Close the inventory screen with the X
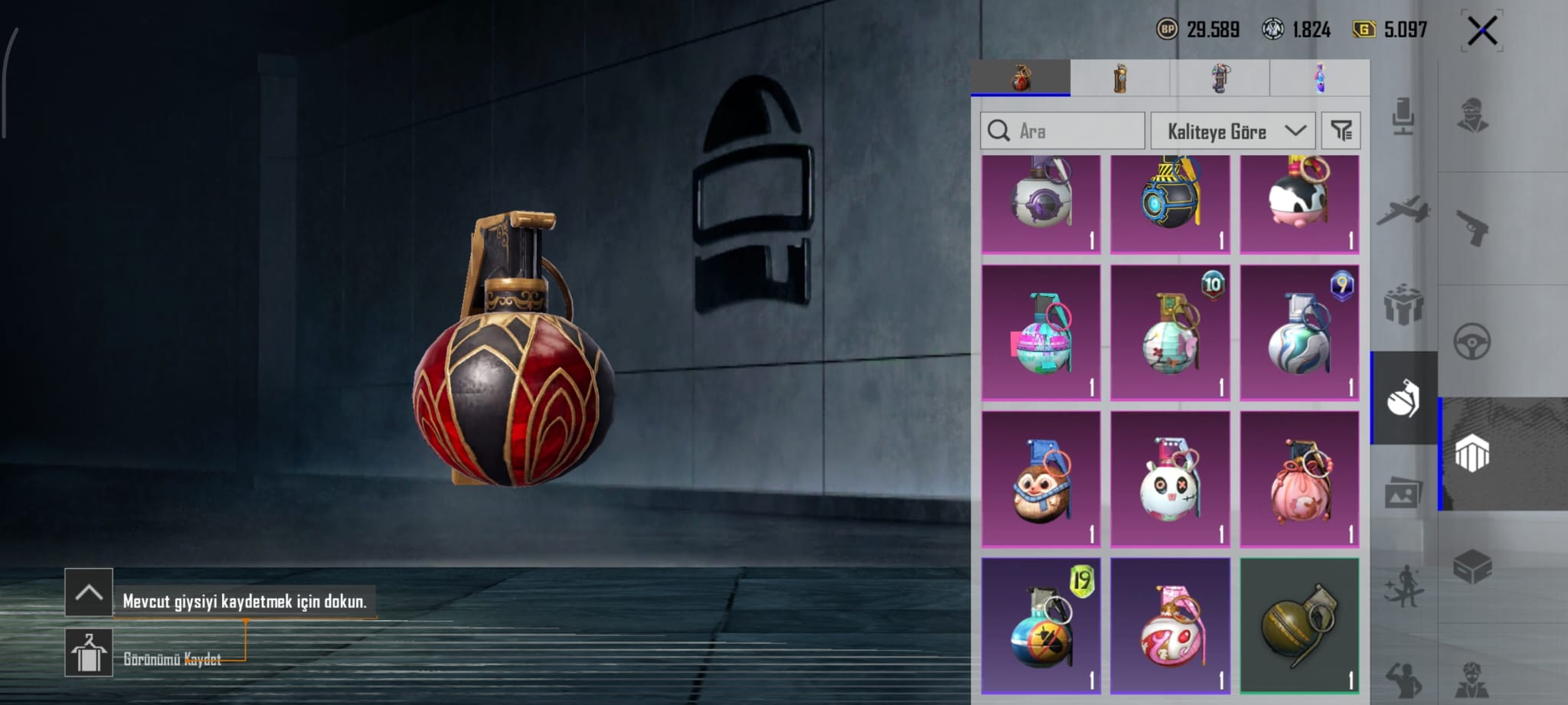The image size is (1568, 705). point(1481,31)
